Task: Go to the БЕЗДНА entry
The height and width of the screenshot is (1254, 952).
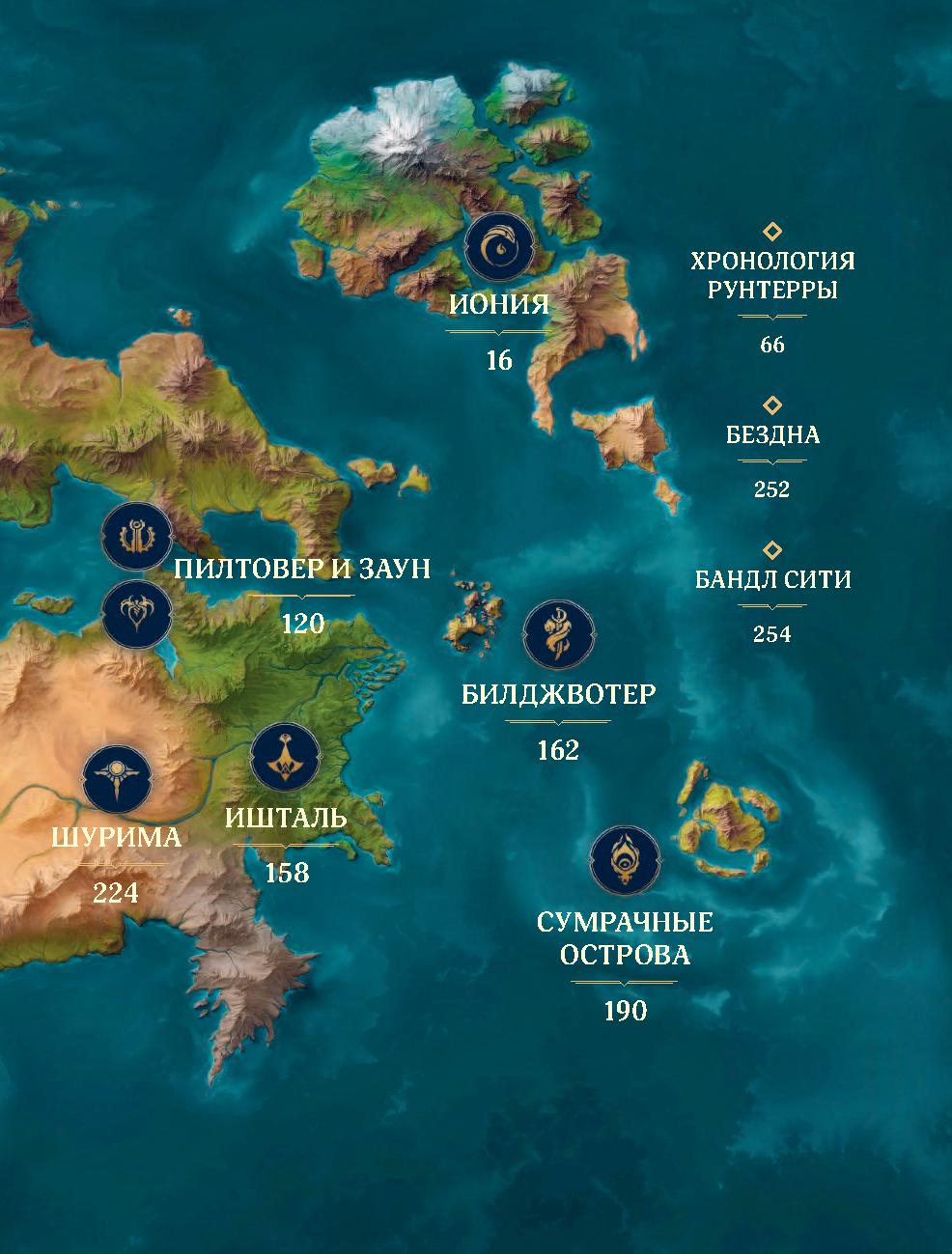Action: 772,434
